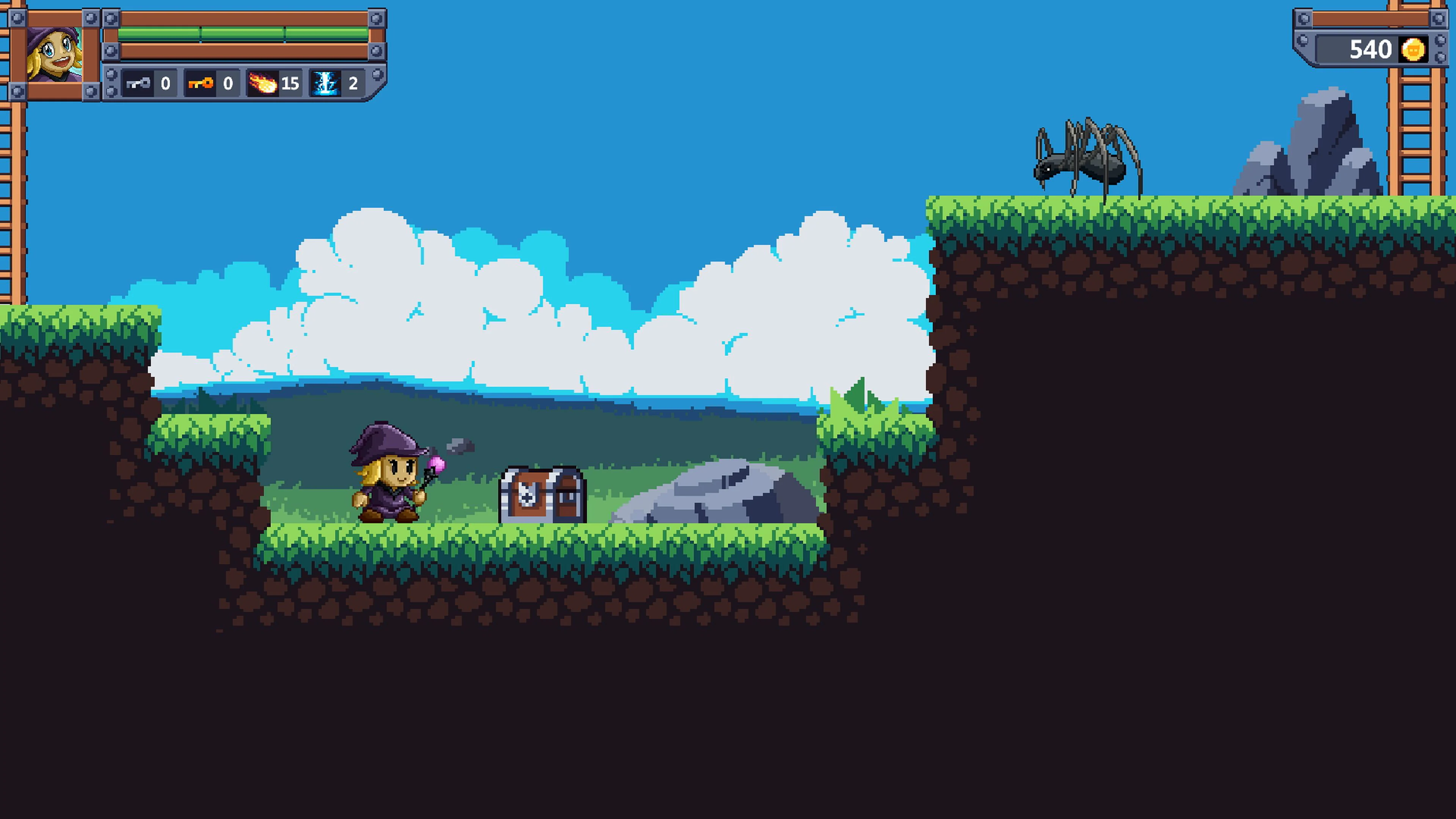Toggle the fireball ammo slot
Viewport: 1456px width, 819px height.
click(276, 84)
